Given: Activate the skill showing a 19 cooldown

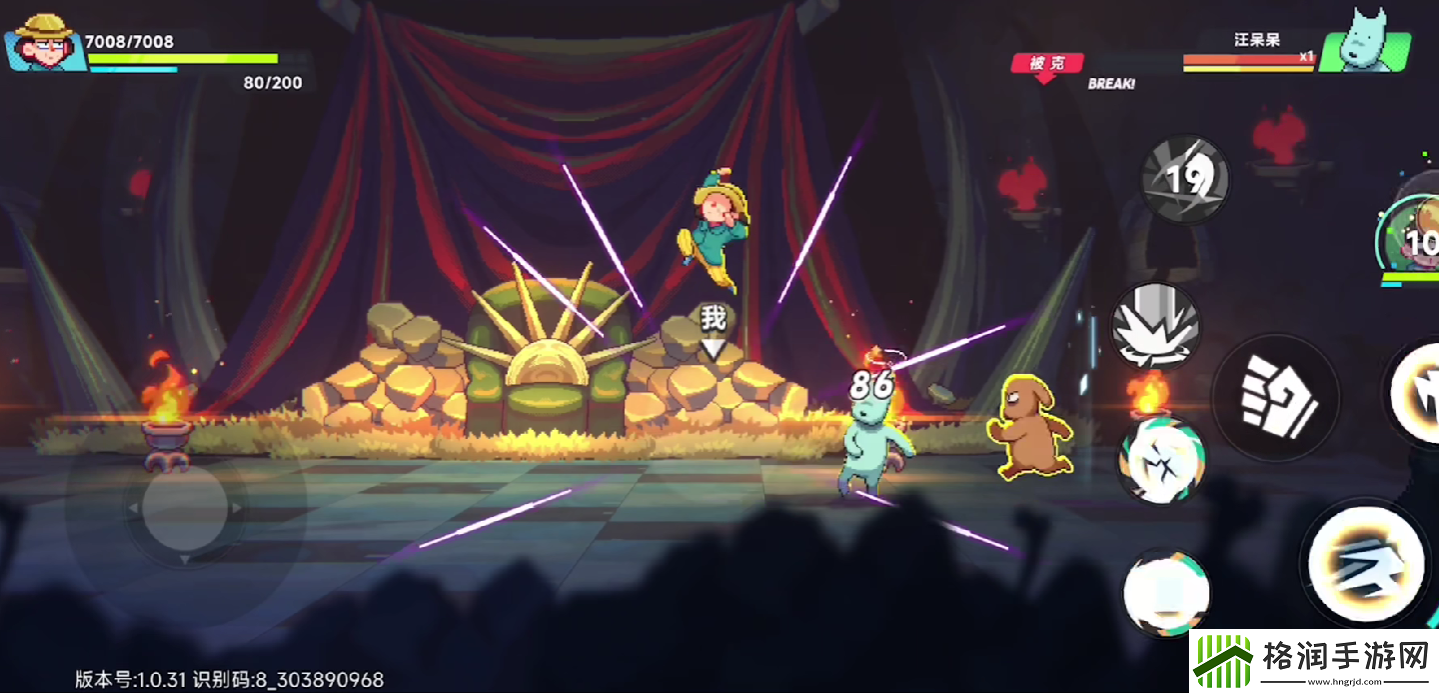Looking at the screenshot, I should coord(1185,180).
